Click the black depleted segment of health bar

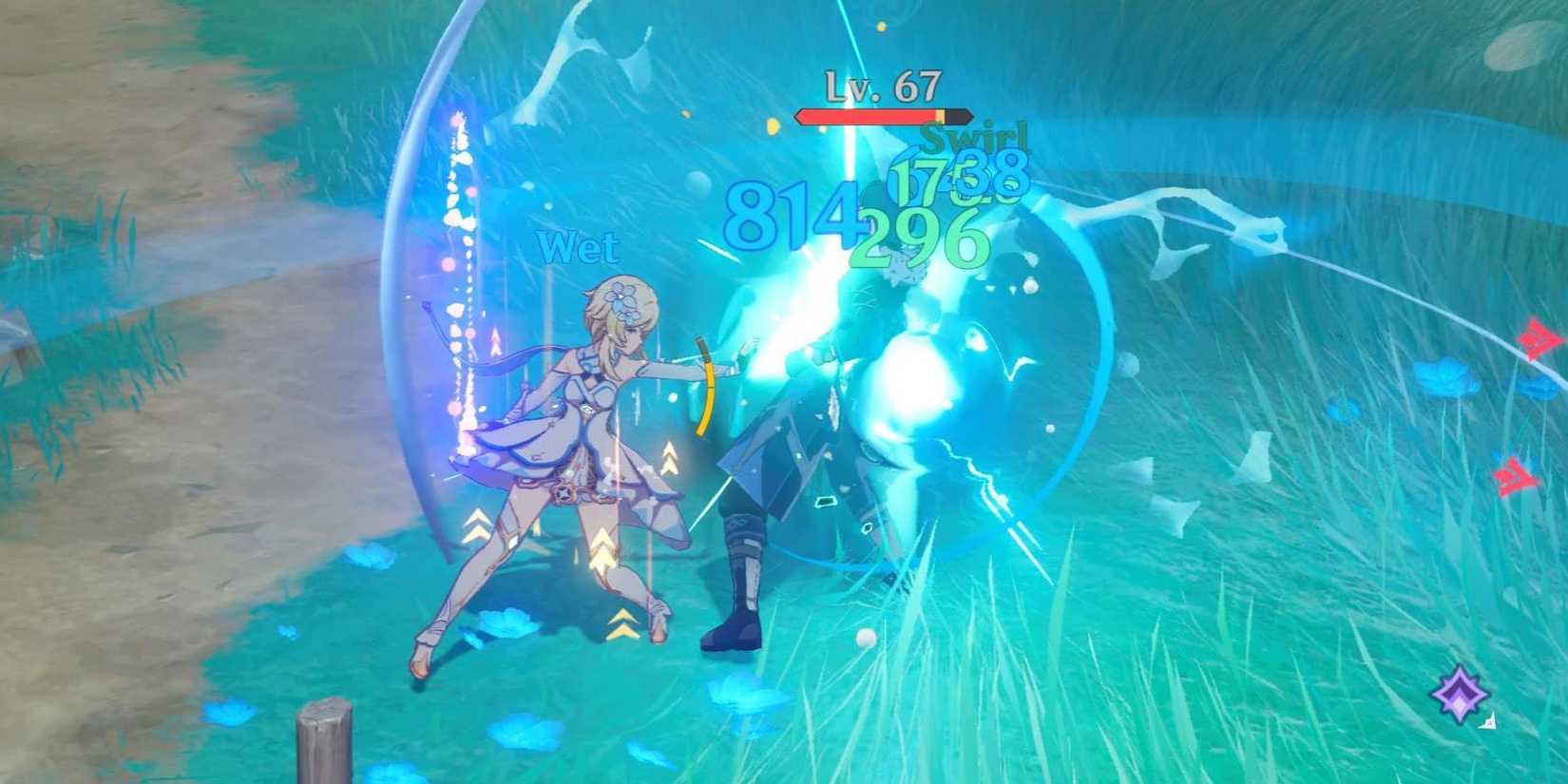tap(958, 116)
